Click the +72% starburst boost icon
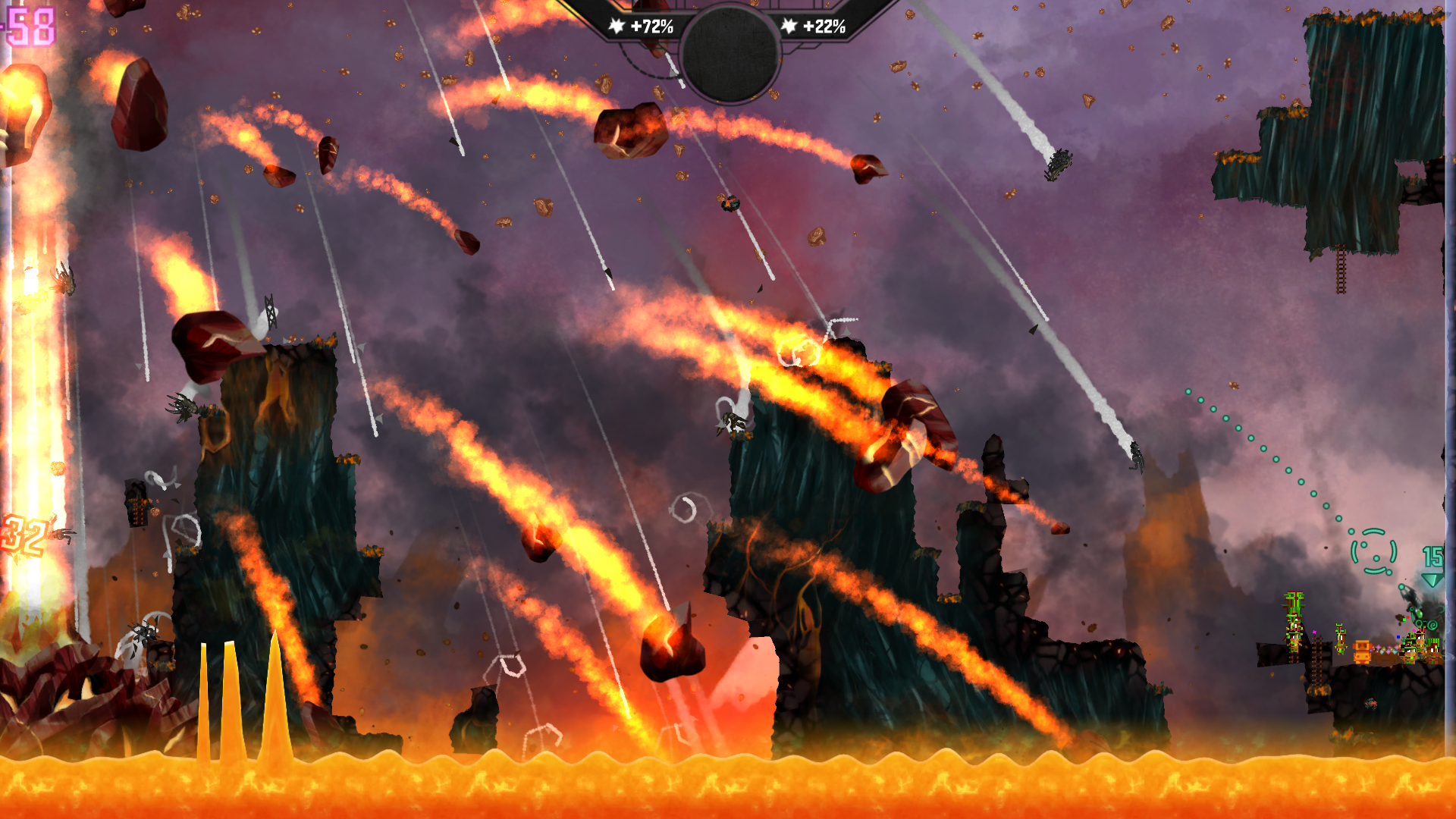The width and height of the screenshot is (1456, 819). (617, 27)
